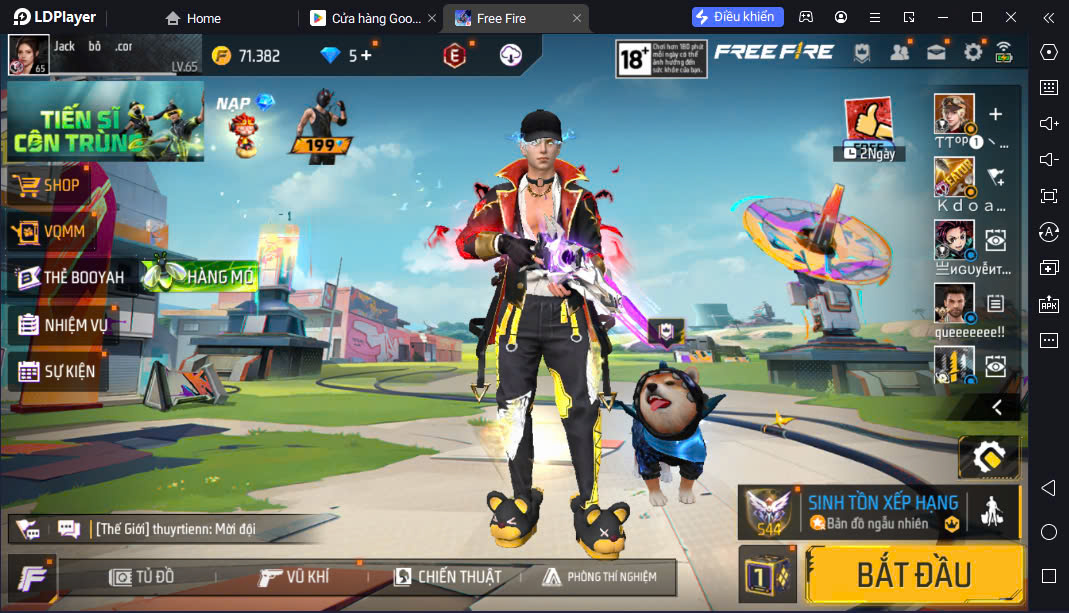Screen dimensions: 1069x613
Task: Open the SHOP menu
Action: click(x=59, y=185)
